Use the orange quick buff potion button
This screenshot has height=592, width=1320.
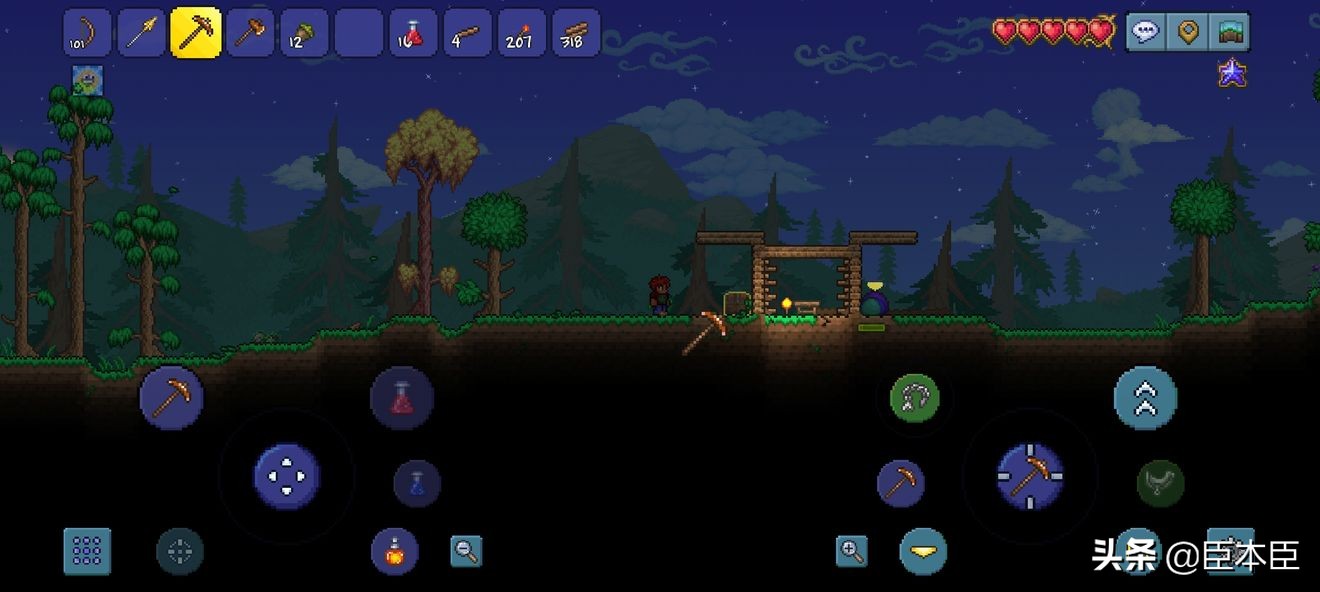[x=395, y=551]
